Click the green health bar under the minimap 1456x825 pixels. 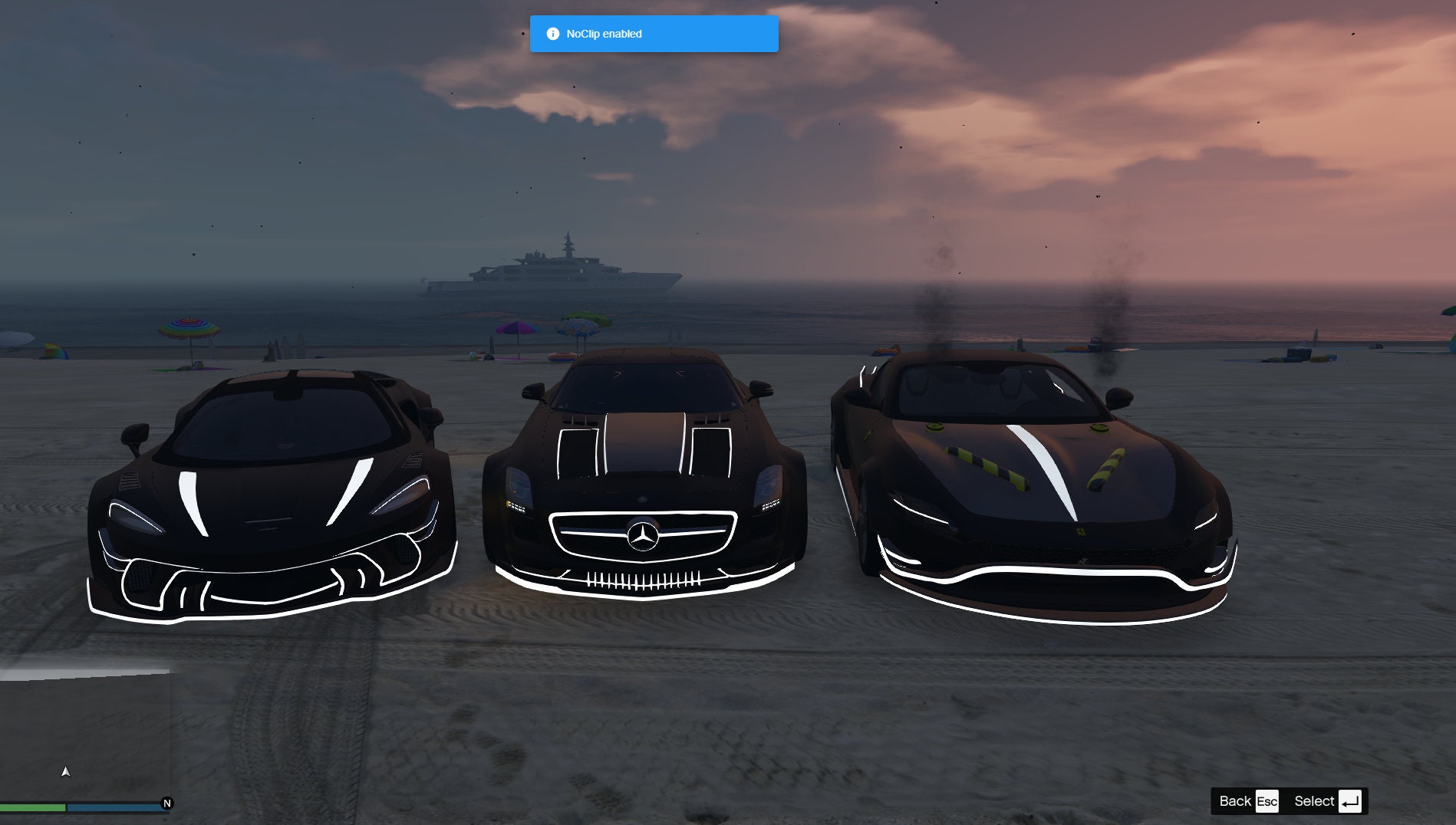point(32,807)
